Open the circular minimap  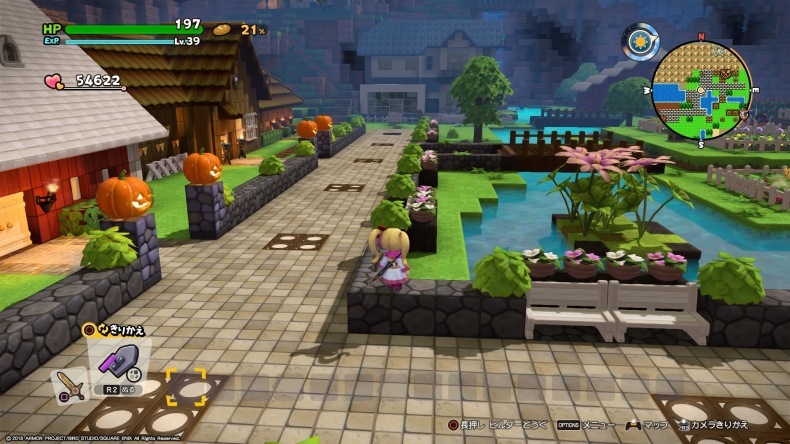coord(701,88)
